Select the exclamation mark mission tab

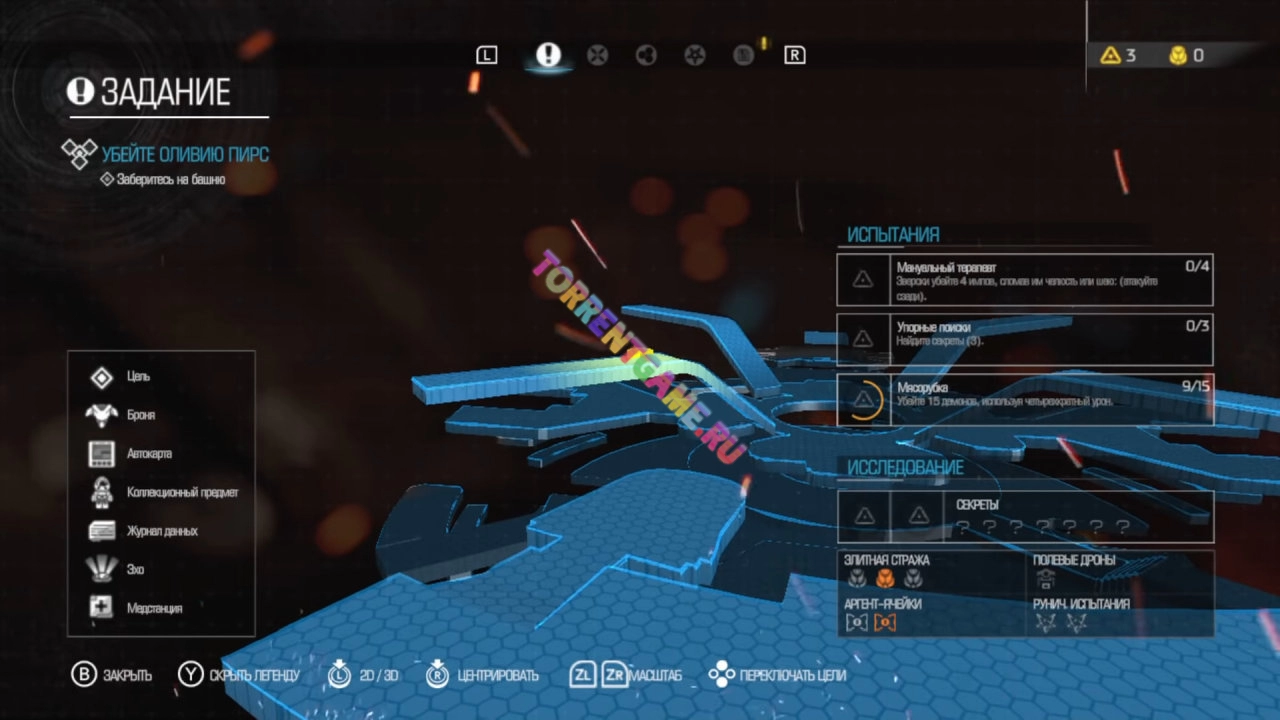click(548, 55)
